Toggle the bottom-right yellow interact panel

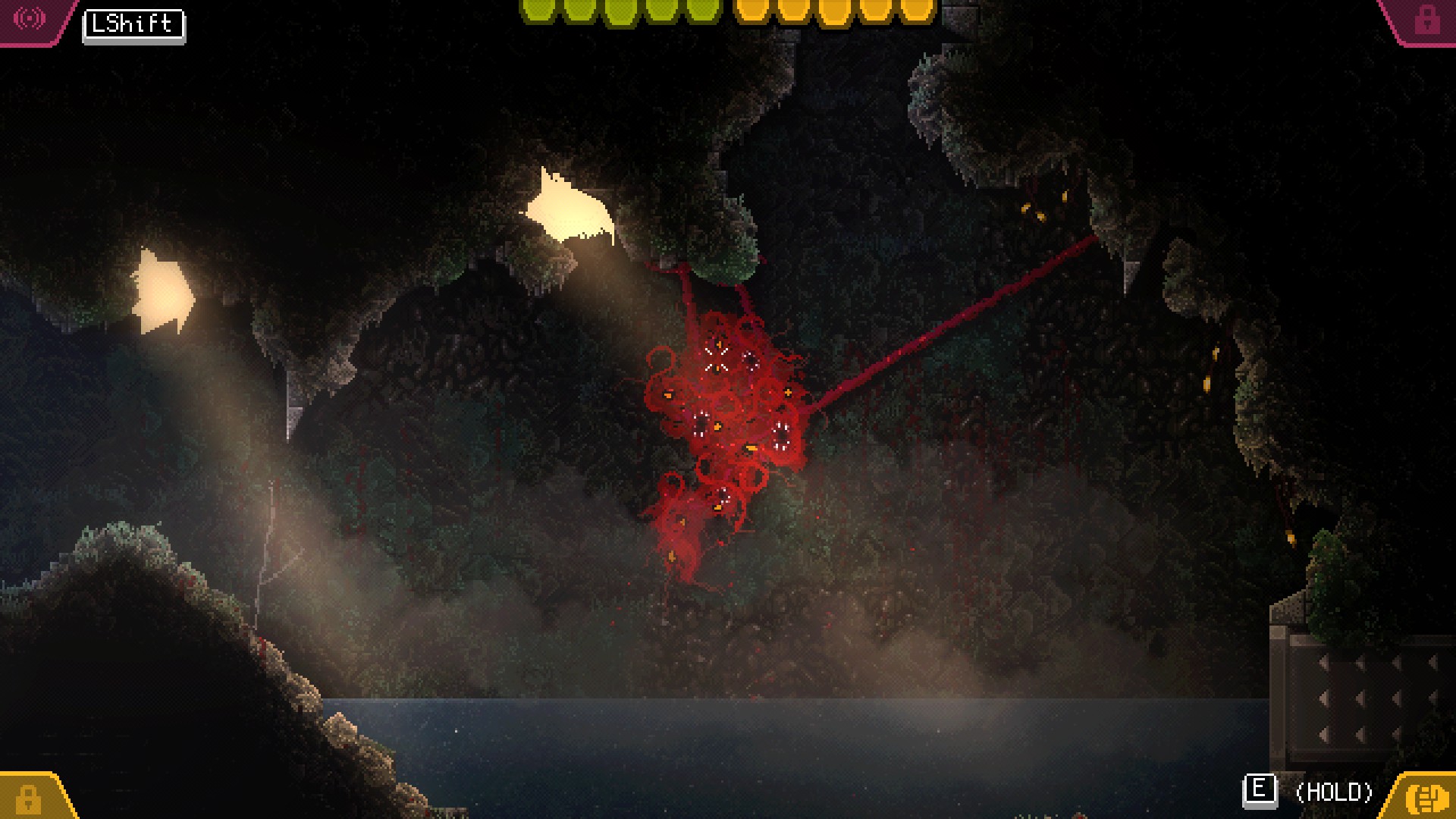[x=1426, y=799]
